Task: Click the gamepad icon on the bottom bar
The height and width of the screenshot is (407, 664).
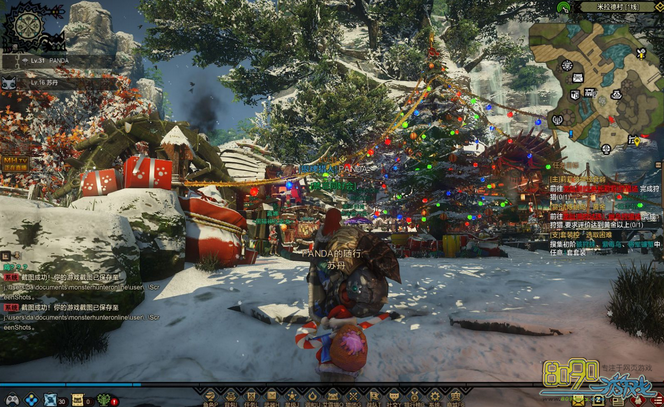Action: [11, 400]
